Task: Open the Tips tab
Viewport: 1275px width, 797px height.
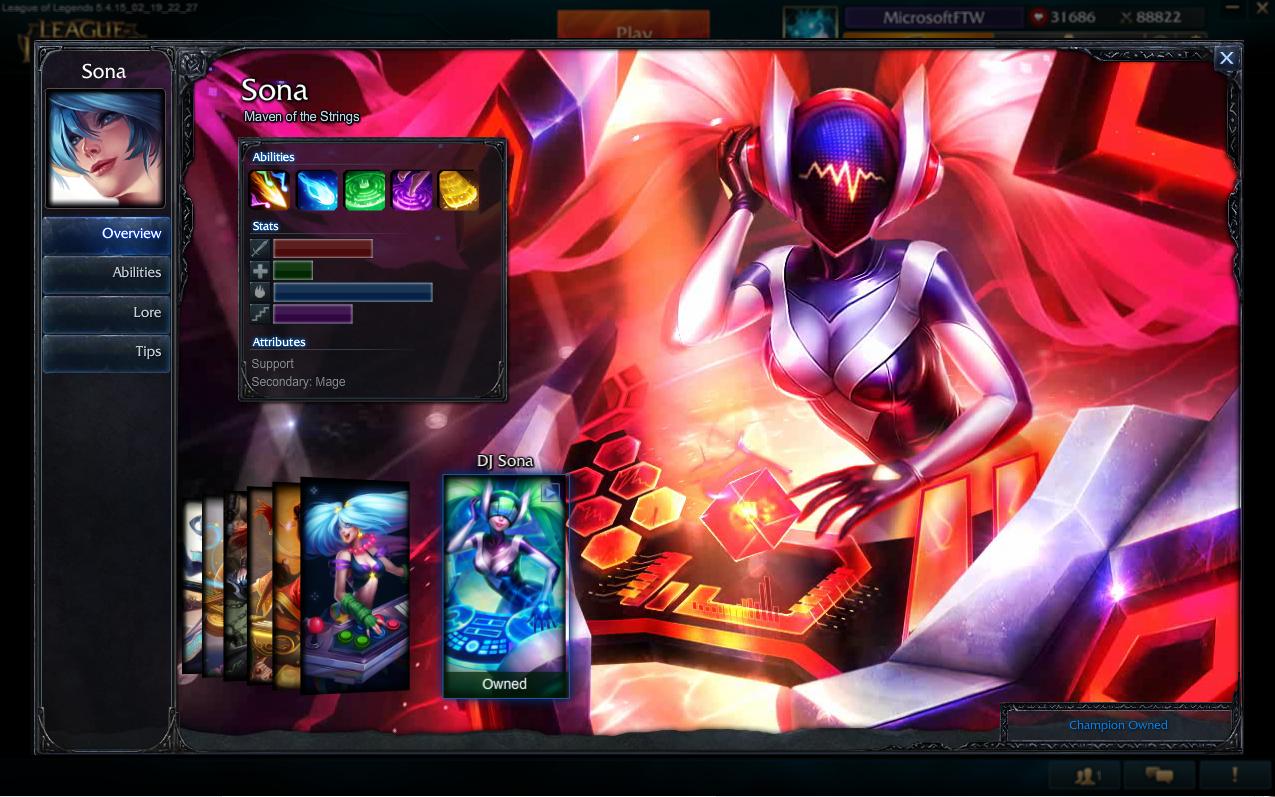Action: tap(106, 352)
